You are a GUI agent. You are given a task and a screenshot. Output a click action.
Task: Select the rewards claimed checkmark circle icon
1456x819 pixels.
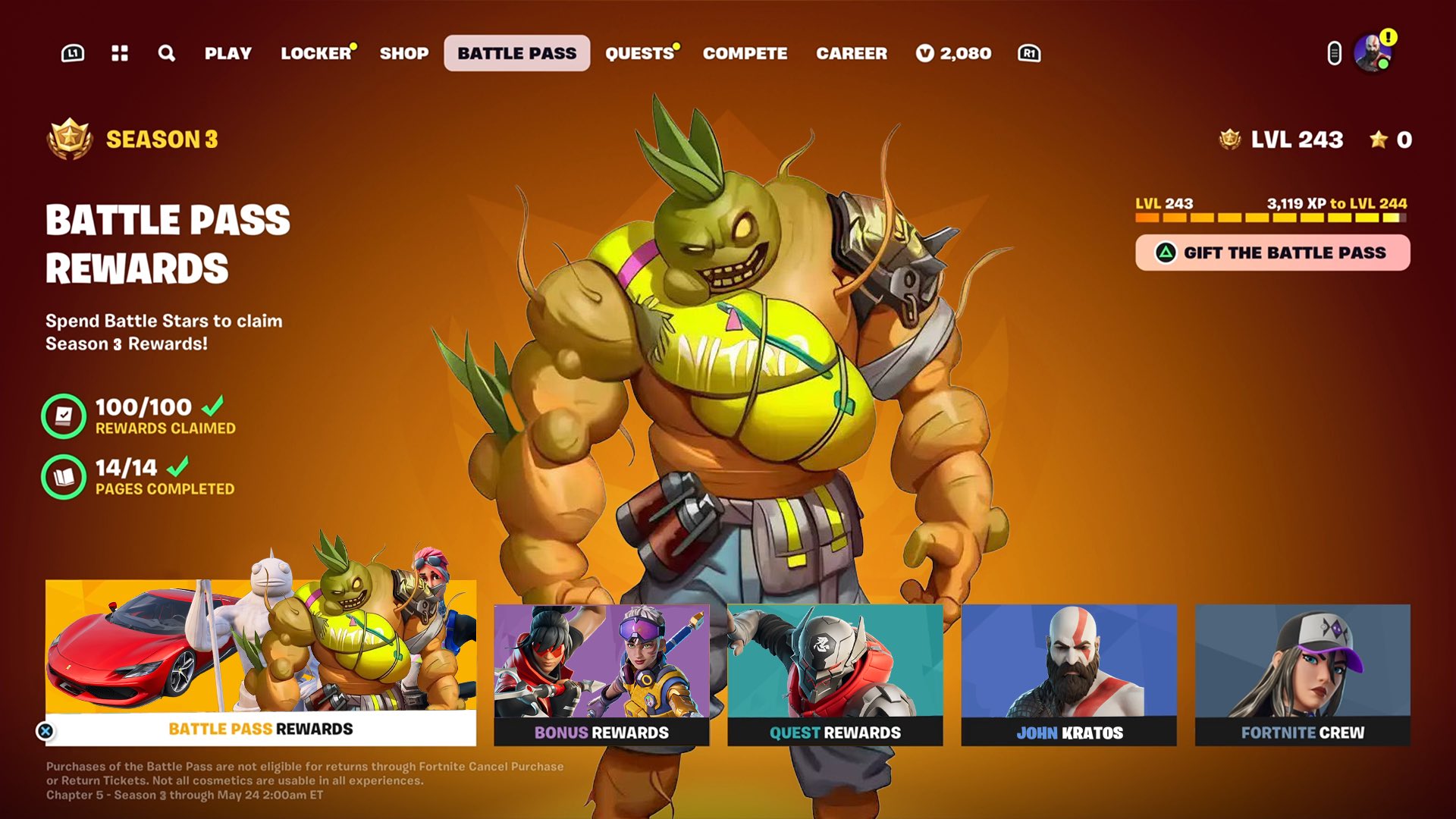coord(64,416)
